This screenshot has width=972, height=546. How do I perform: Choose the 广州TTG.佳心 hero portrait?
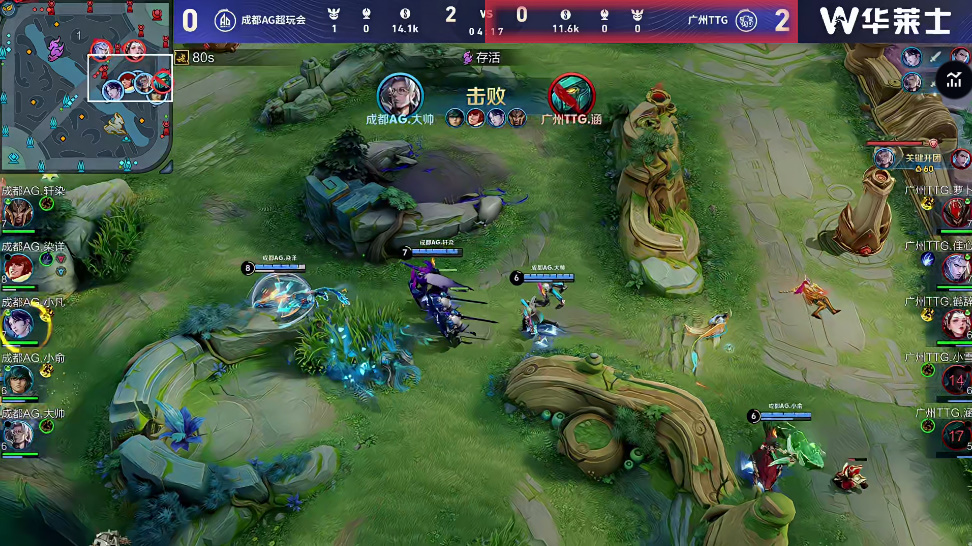point(955,267)
